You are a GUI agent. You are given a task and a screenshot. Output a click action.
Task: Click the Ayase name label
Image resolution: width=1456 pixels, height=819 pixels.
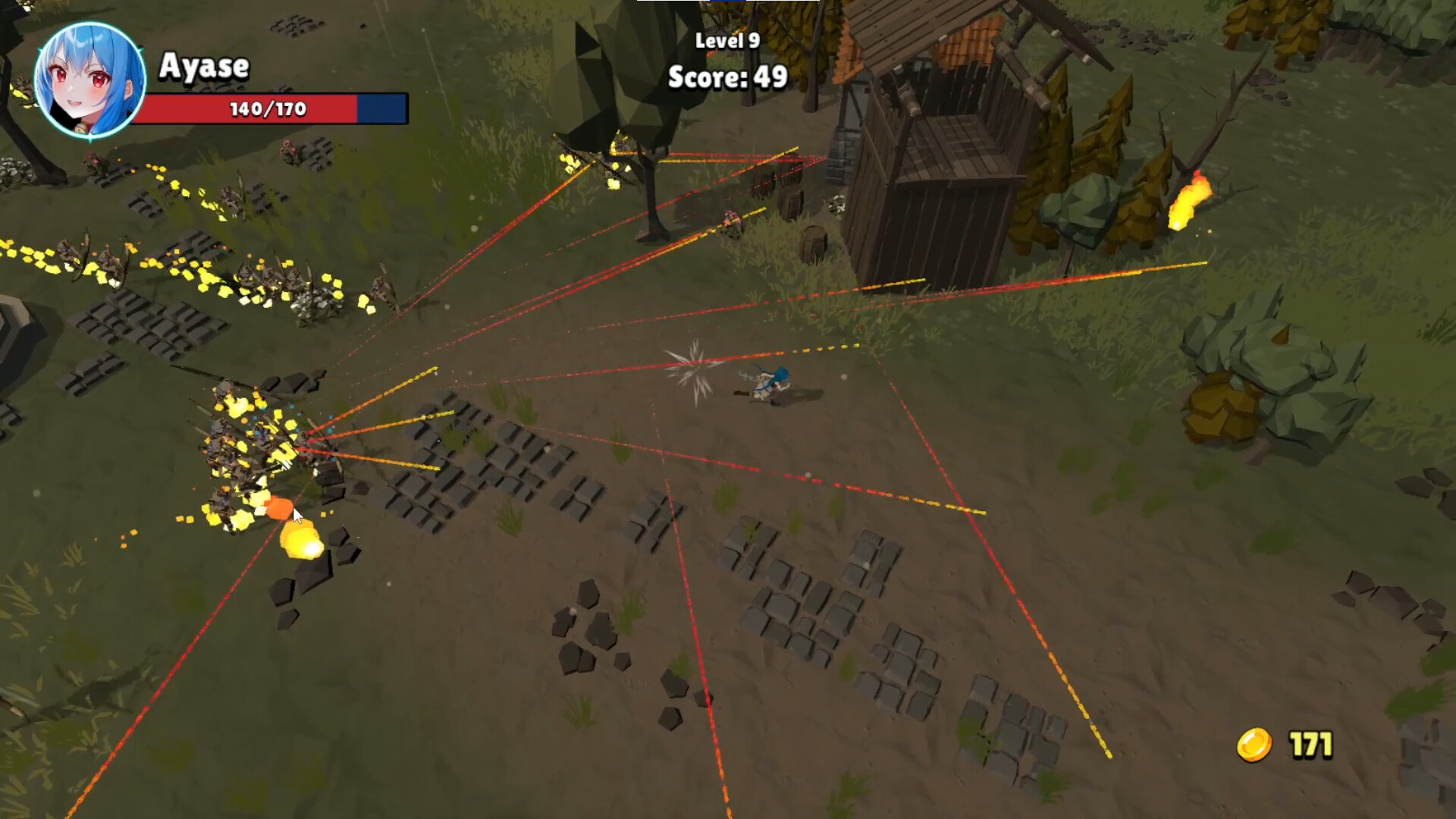click(x=203, y=67)
